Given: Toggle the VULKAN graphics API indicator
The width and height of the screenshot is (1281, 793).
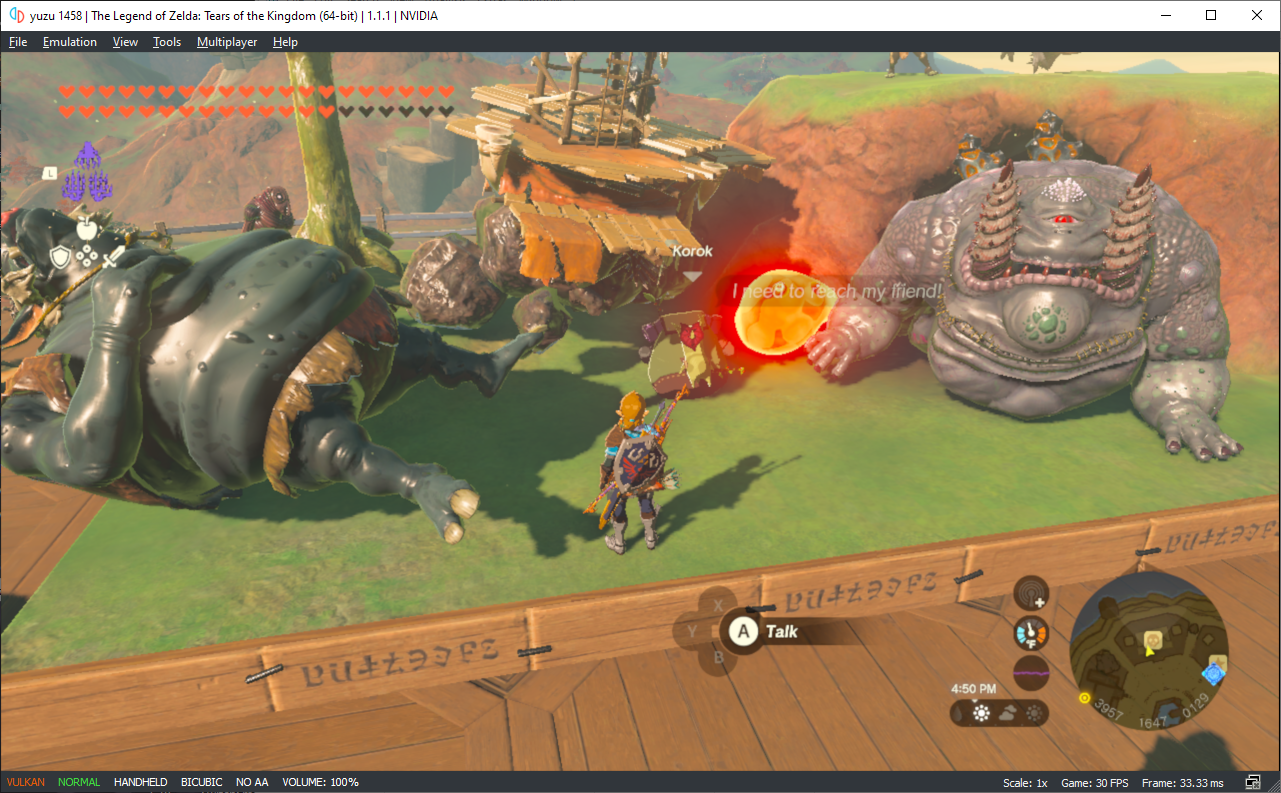Looking at the screenshot, I should pyautogui.click(x=24, y=781).
